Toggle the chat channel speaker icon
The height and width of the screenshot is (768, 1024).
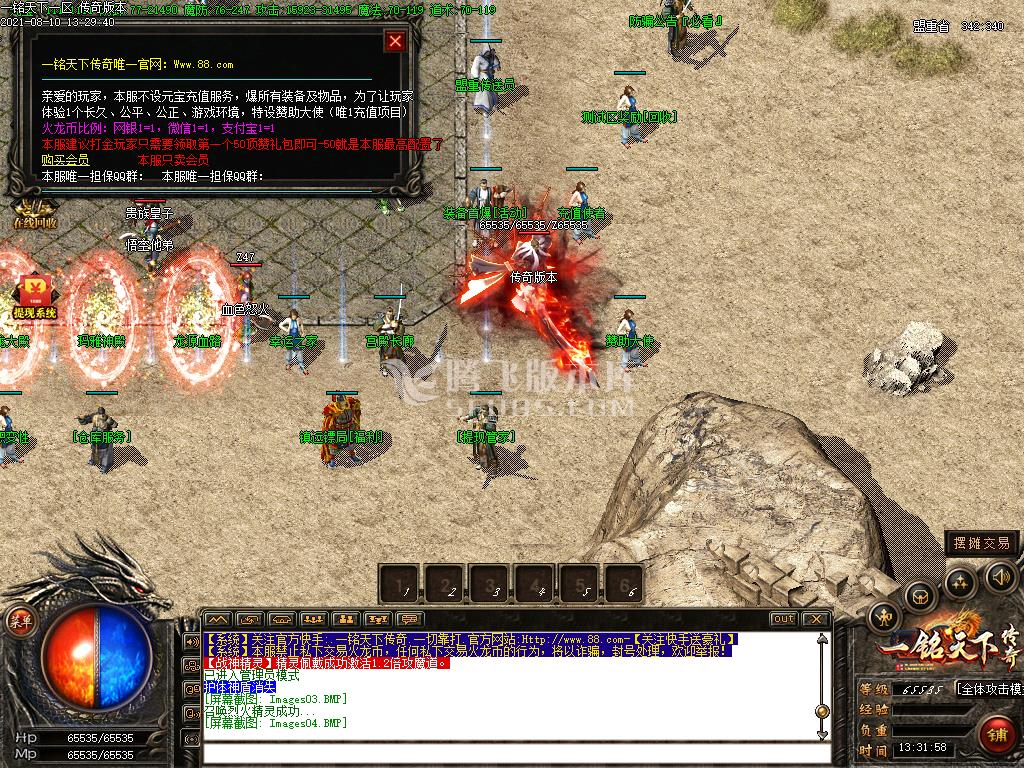coord(191,641)
